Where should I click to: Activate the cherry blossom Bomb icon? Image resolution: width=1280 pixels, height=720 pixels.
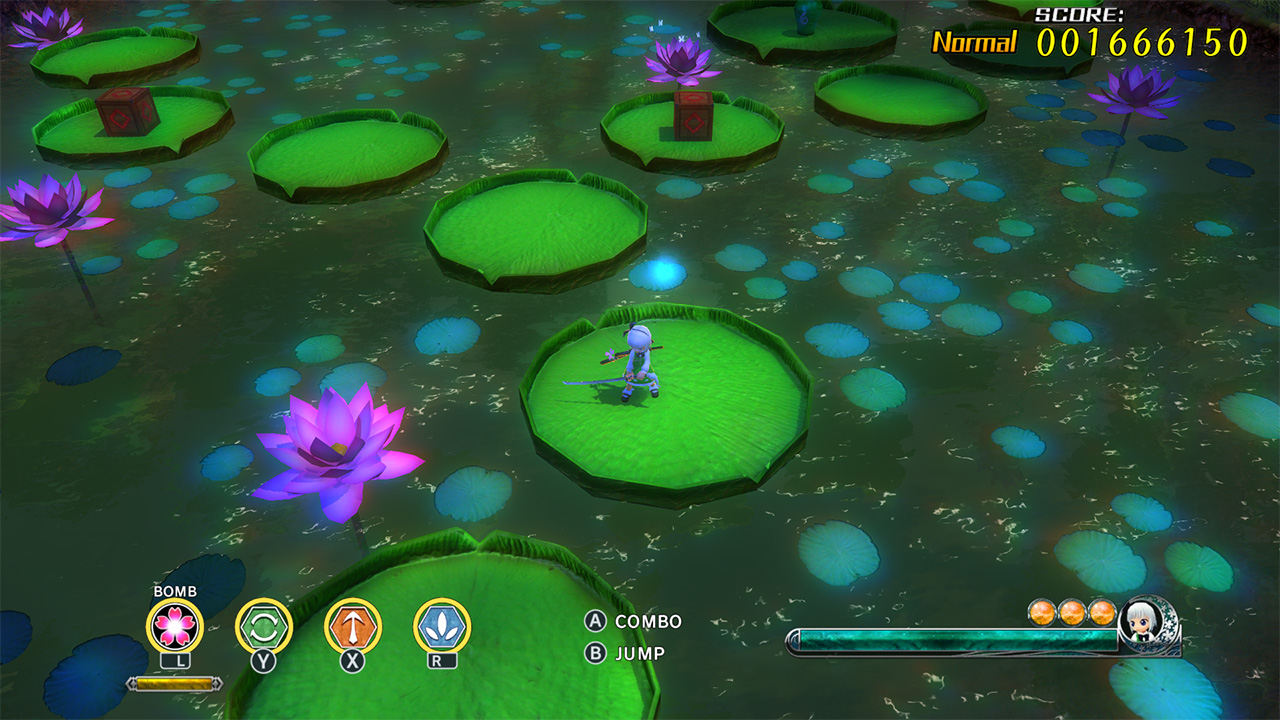click(175, 626)
